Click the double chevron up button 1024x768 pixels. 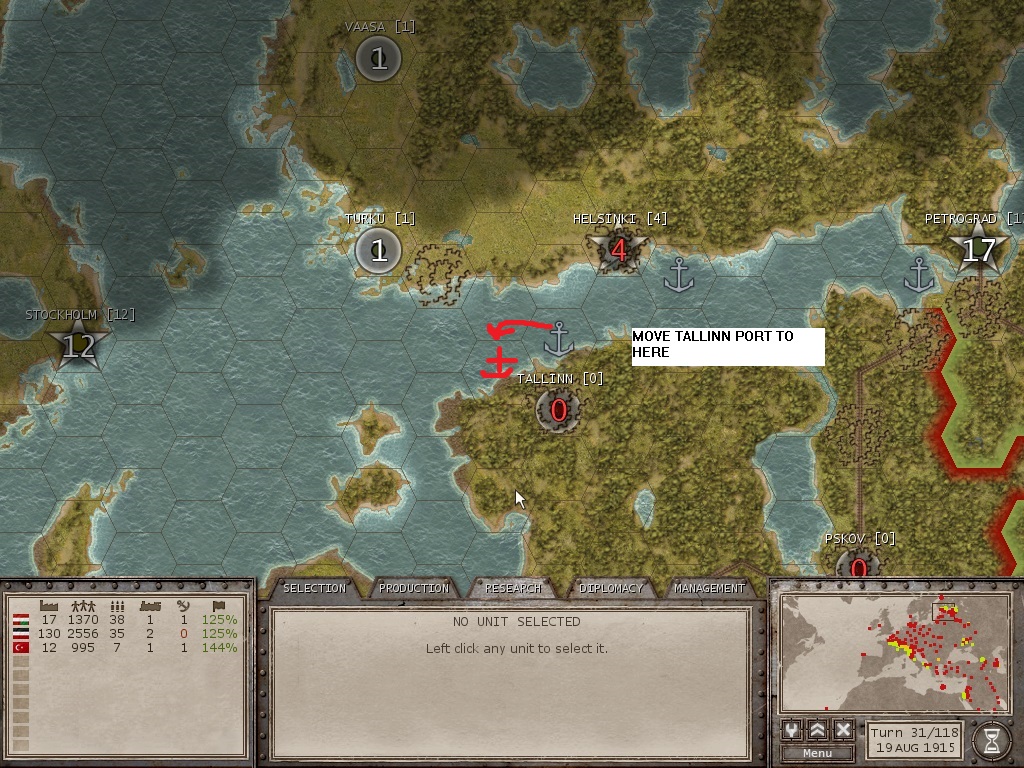tap(818, 730)
